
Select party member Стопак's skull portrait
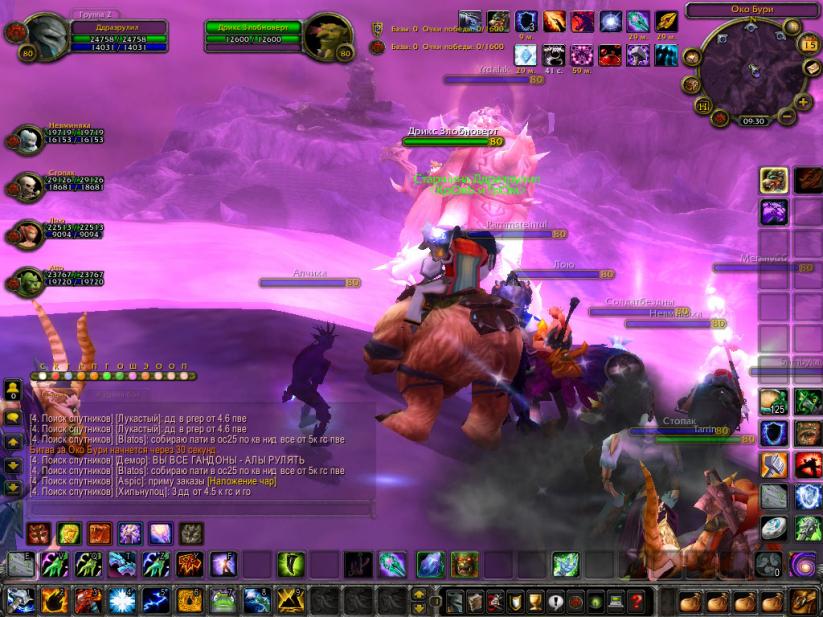click(28, 186)
